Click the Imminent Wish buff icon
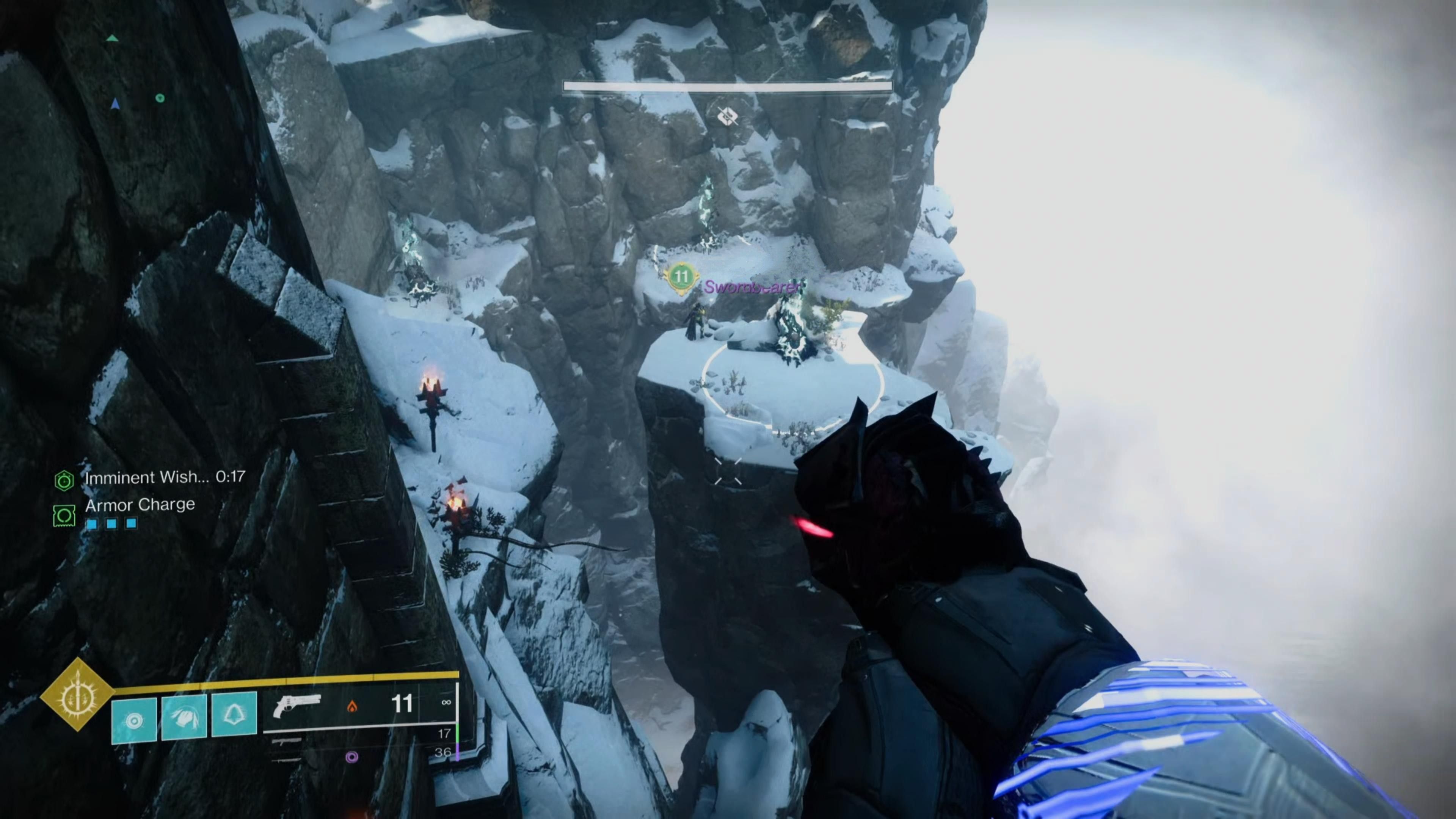 (64, 480)
